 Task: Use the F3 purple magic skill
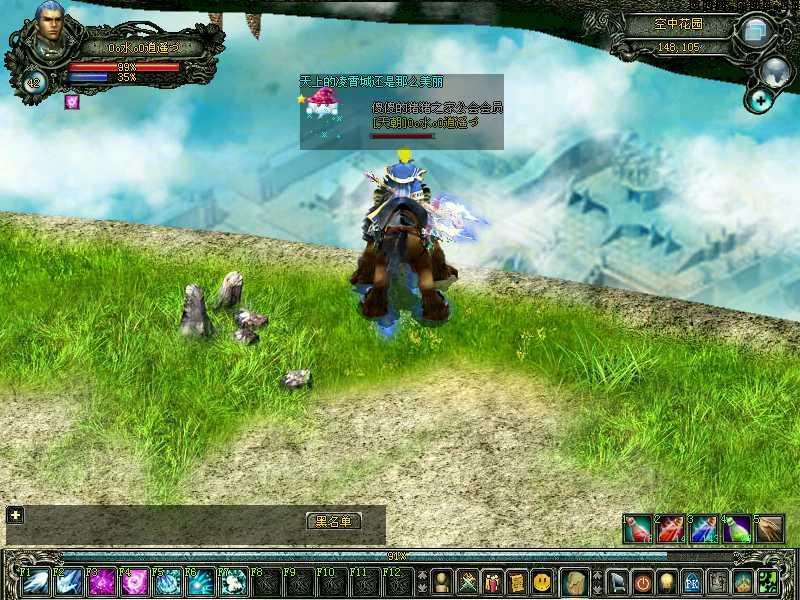point(102,581)
